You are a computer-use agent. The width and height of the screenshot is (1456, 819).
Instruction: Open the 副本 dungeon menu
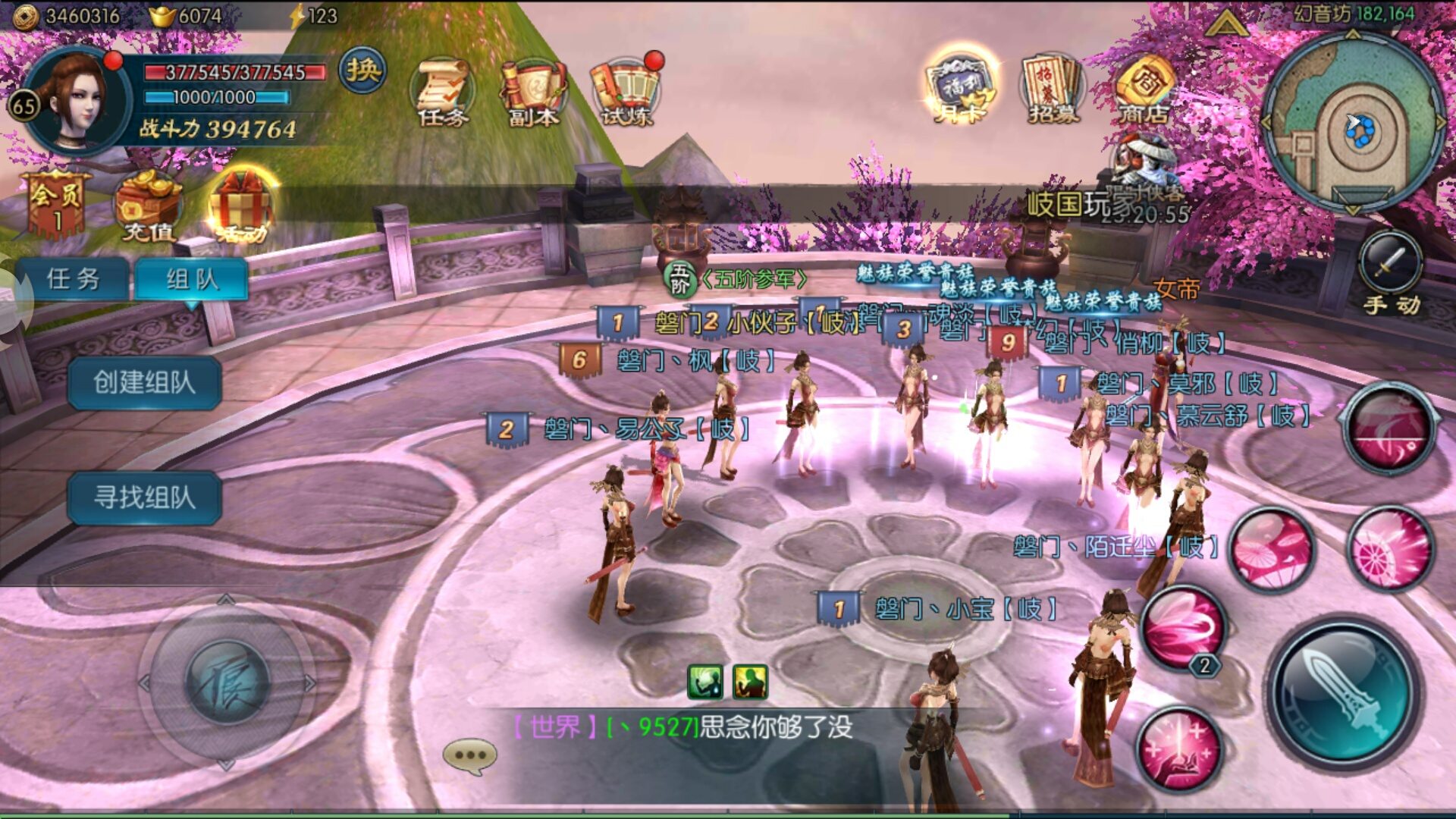[x=533, y=93]
